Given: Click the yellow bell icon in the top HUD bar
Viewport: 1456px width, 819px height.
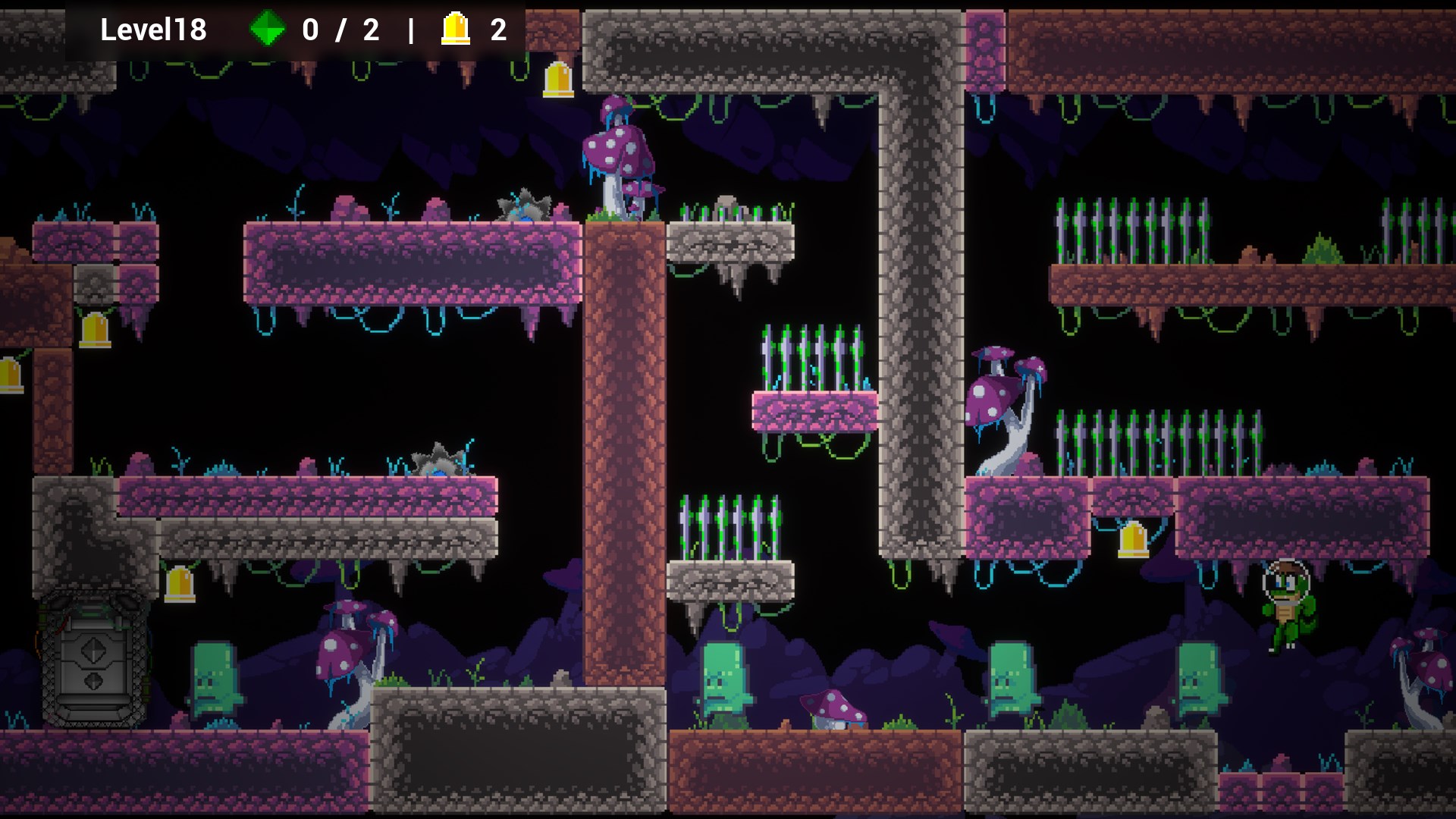Looking at the screenshot, I should click(456, 29).
